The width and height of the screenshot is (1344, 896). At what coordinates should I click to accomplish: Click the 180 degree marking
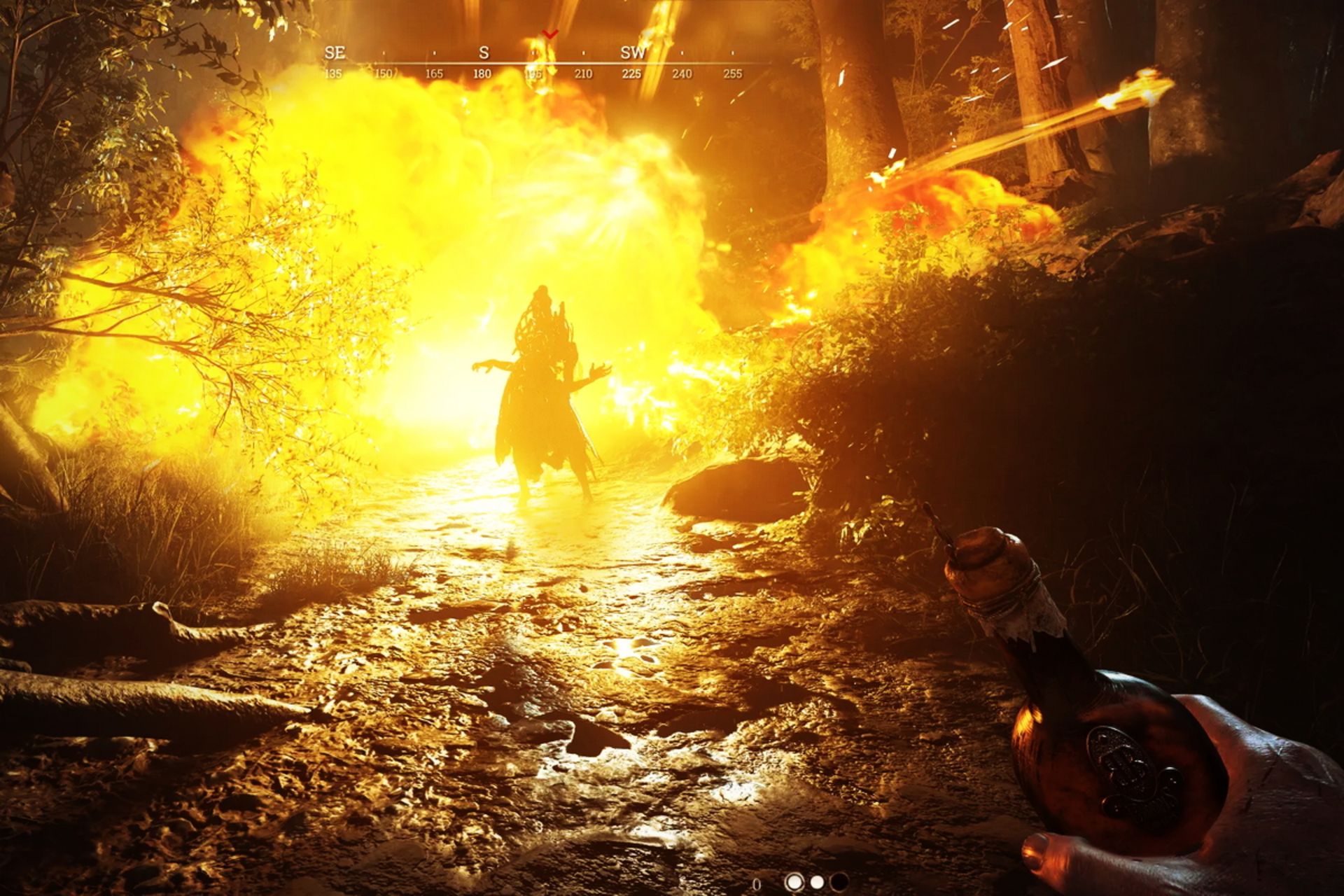point(482,72)
